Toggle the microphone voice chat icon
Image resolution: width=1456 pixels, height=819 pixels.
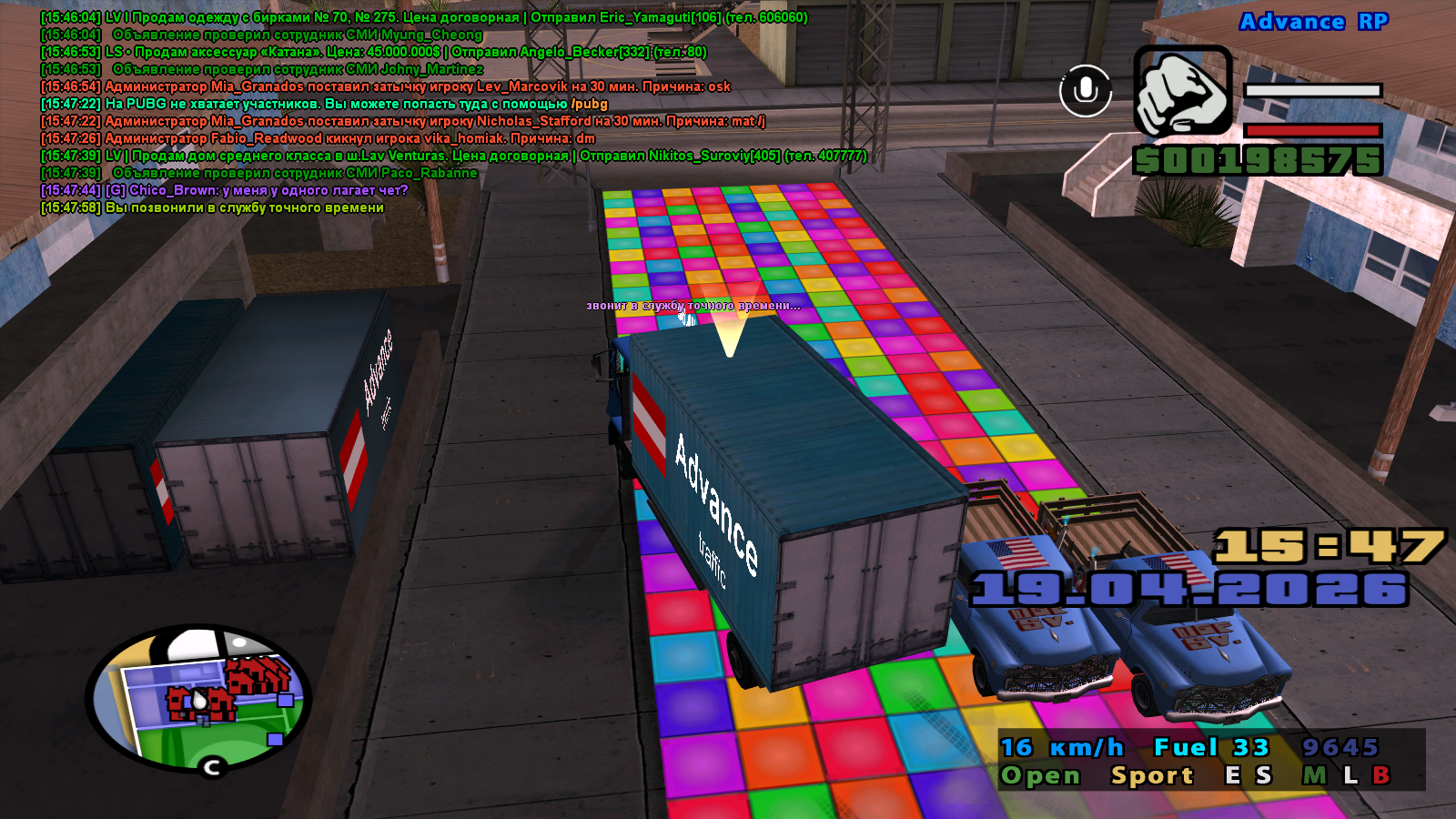(1086, 90)
